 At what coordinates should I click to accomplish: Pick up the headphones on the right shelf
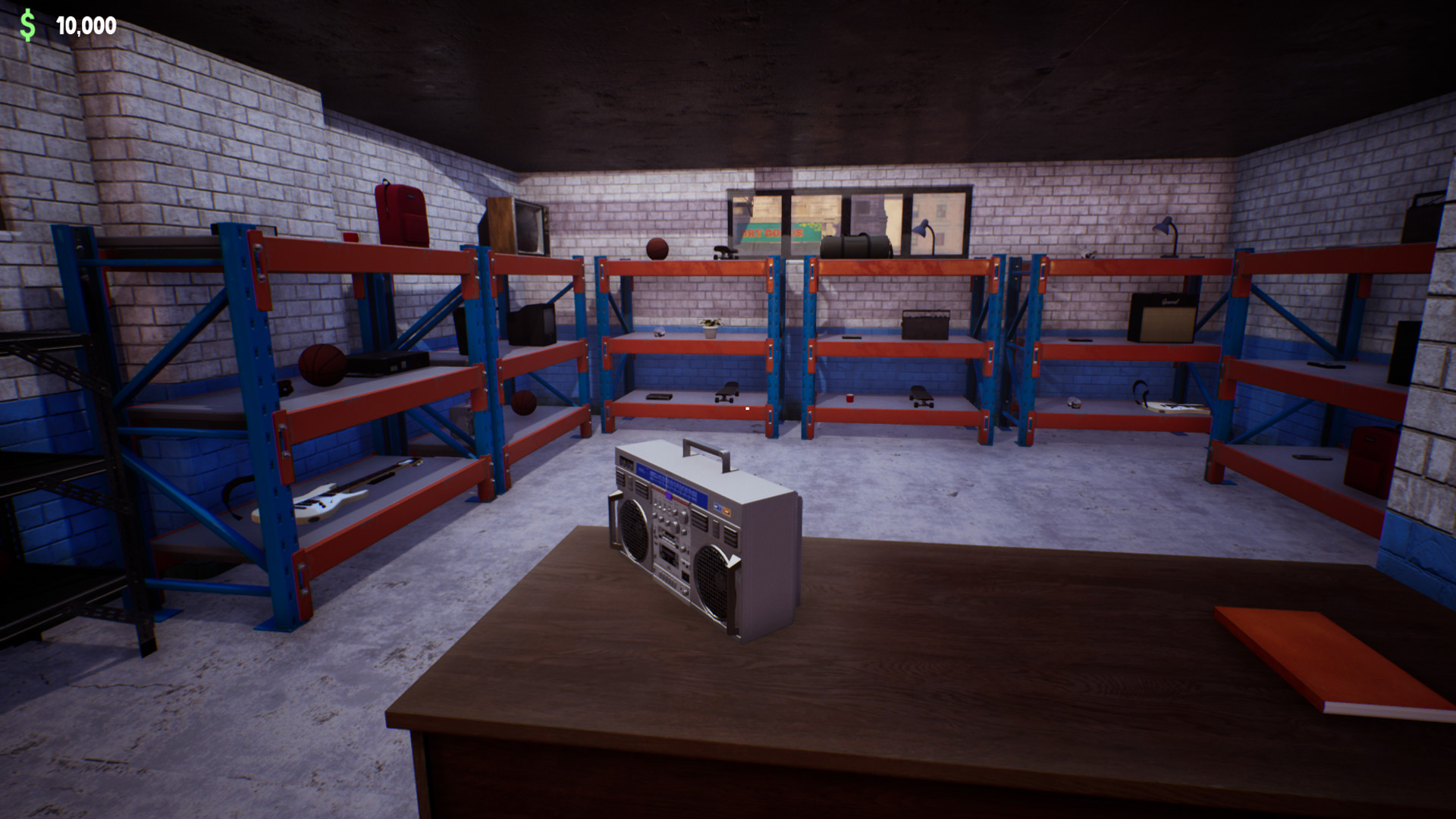point(1139,391)
